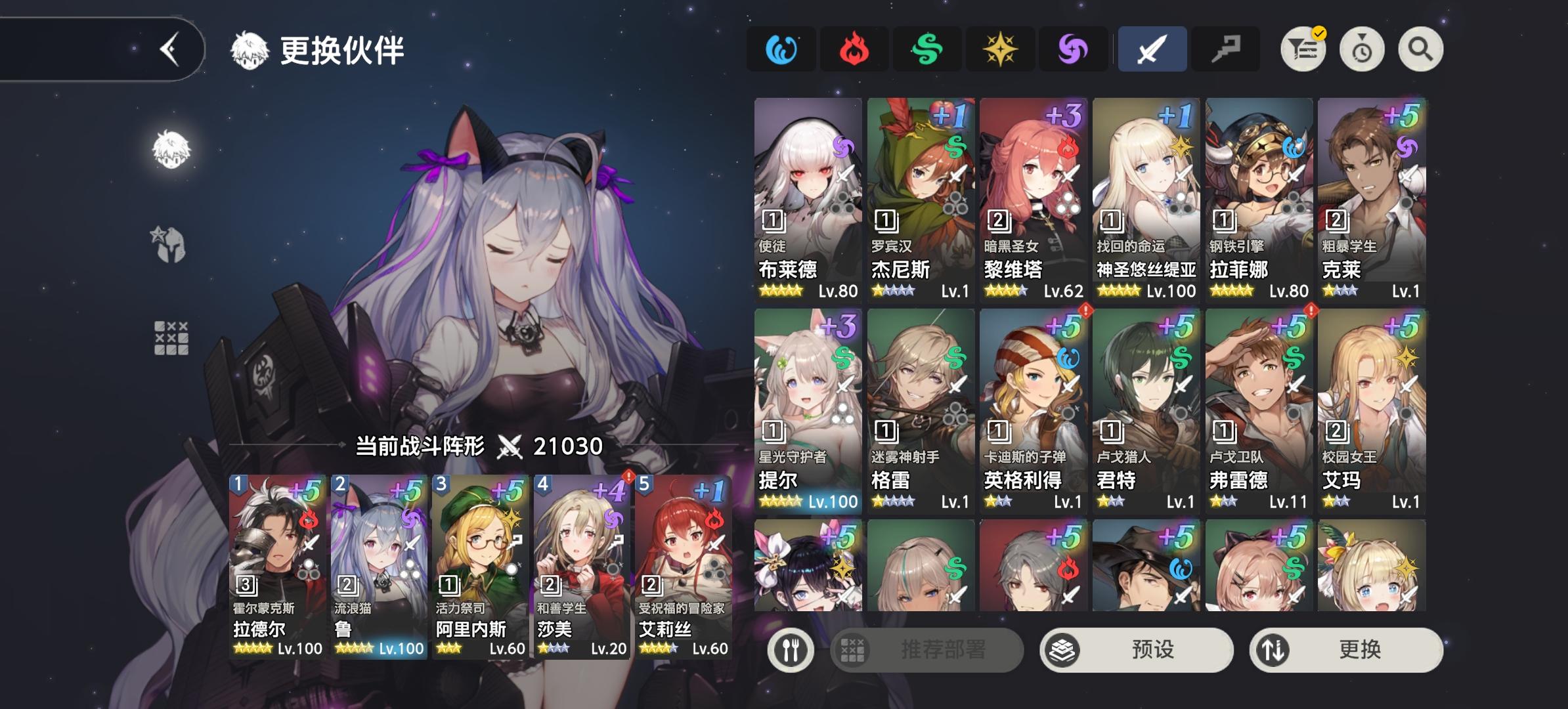Viewport: 1568px width, 709px height.
Task: Select the 布莱德 character card
Action: click(807, 197)
